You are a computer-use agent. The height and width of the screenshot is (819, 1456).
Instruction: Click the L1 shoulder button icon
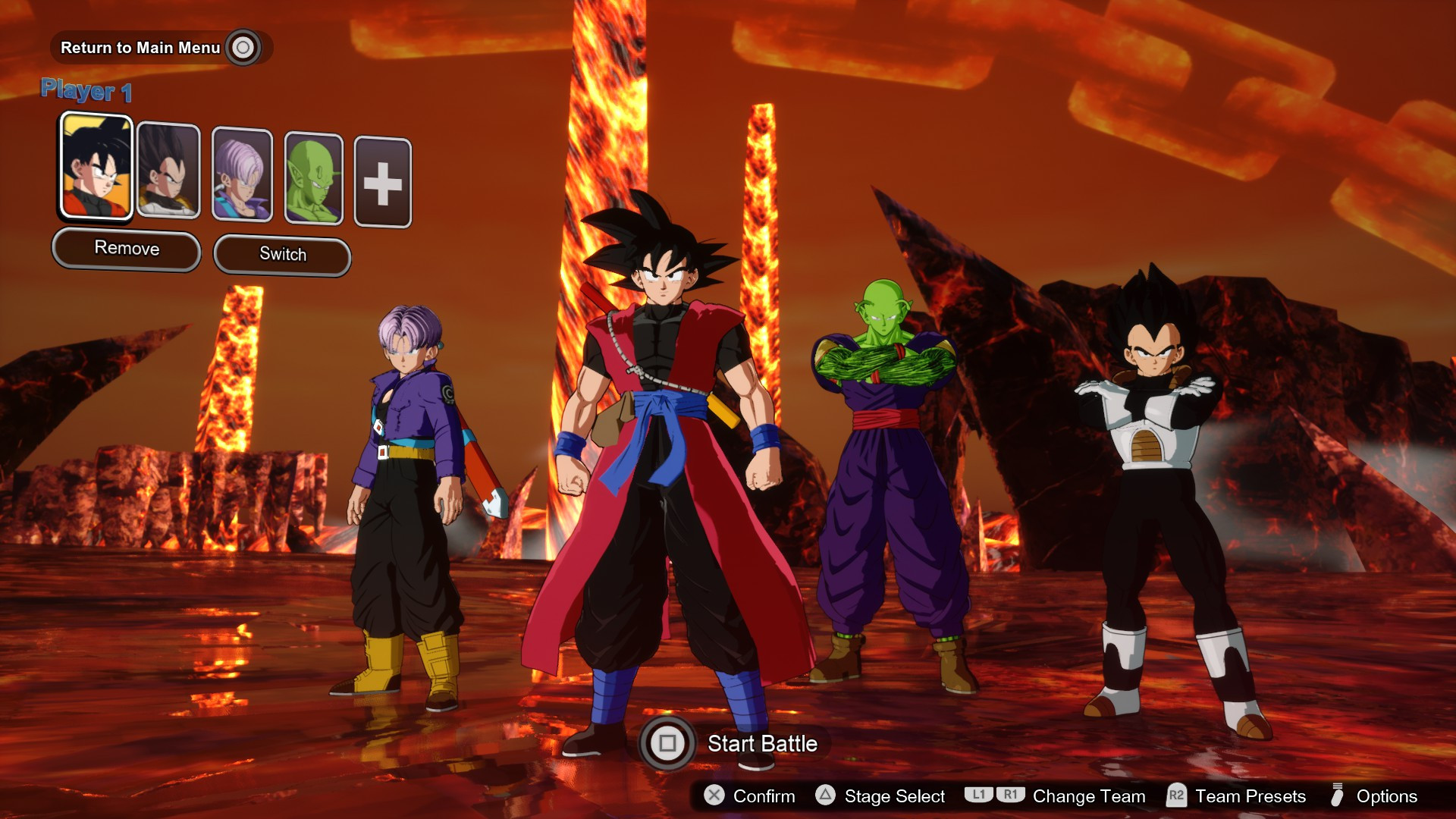[x=979, y=795]
